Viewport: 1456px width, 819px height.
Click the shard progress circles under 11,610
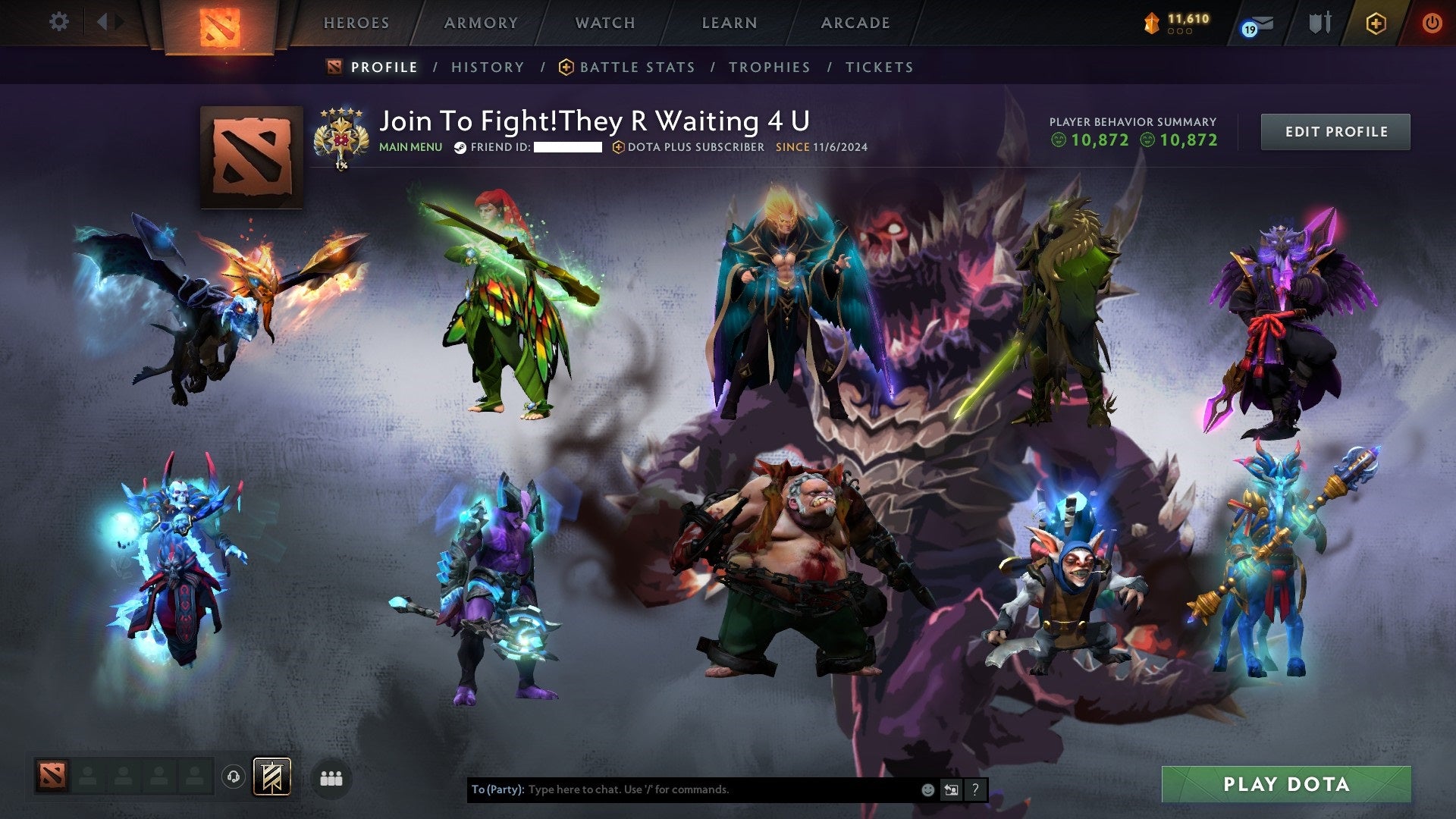1180,33
